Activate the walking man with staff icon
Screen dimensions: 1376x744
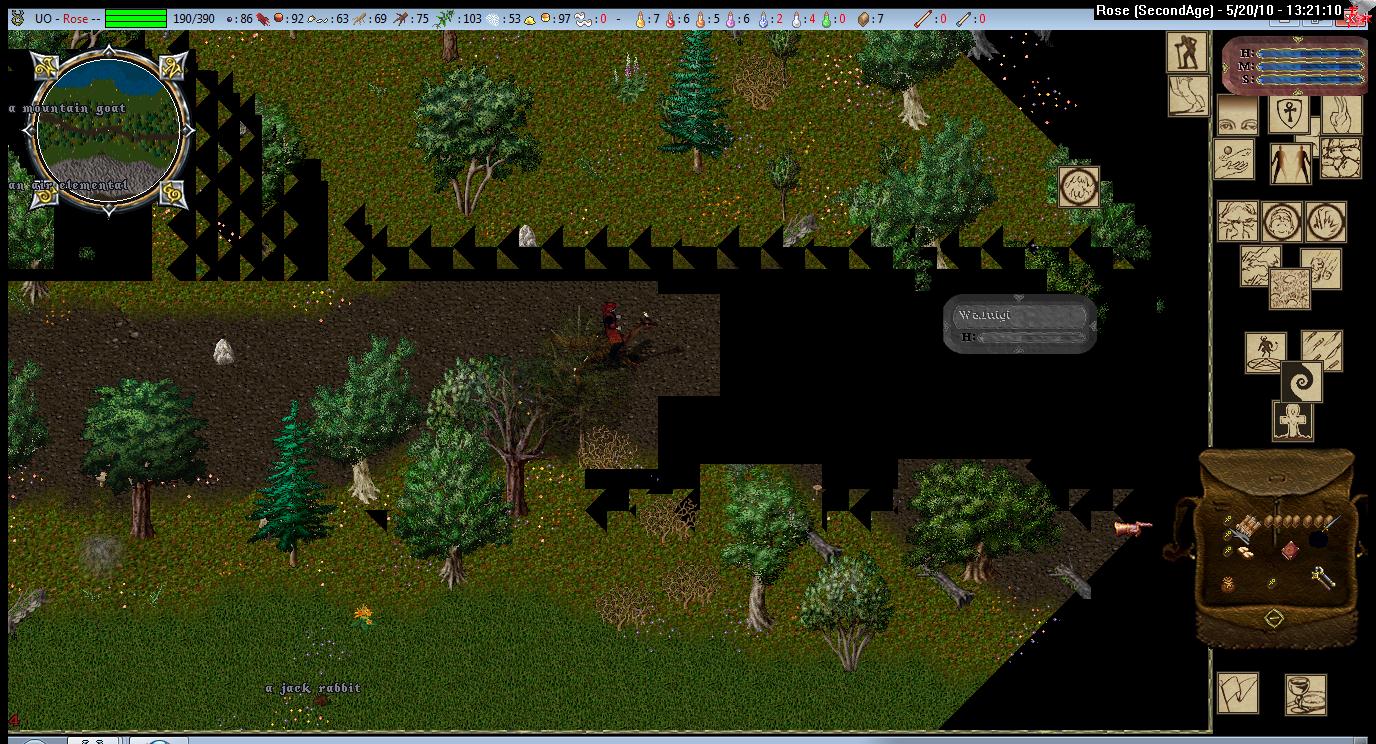(1187, 53)
